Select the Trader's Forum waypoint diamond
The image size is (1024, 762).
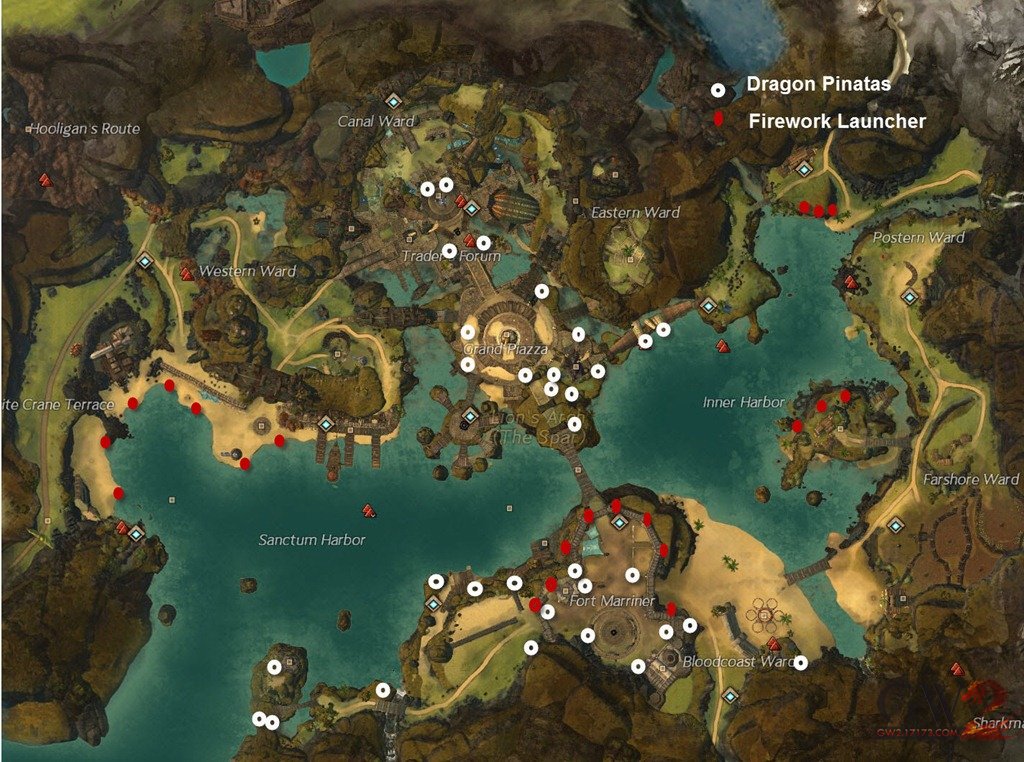pos(472,209)
